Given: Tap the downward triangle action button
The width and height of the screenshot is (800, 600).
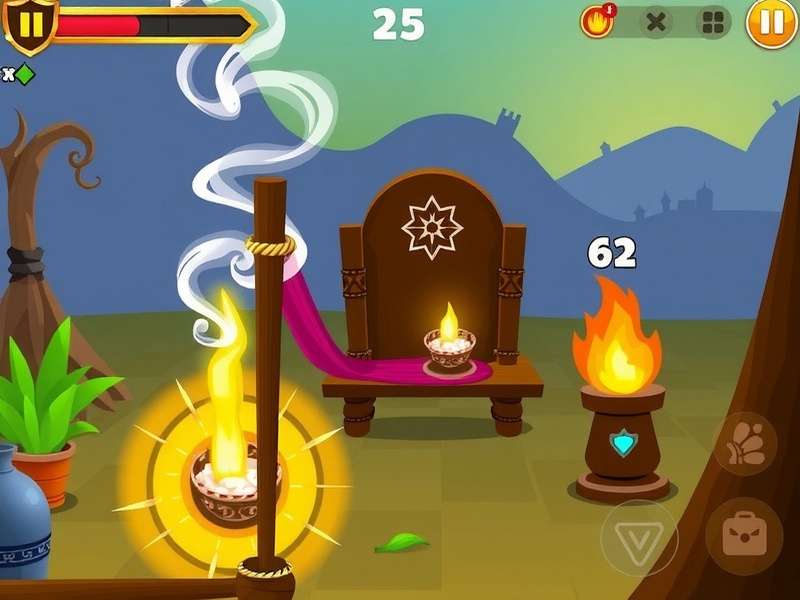Looking at the screenshot, I should 639,538.
